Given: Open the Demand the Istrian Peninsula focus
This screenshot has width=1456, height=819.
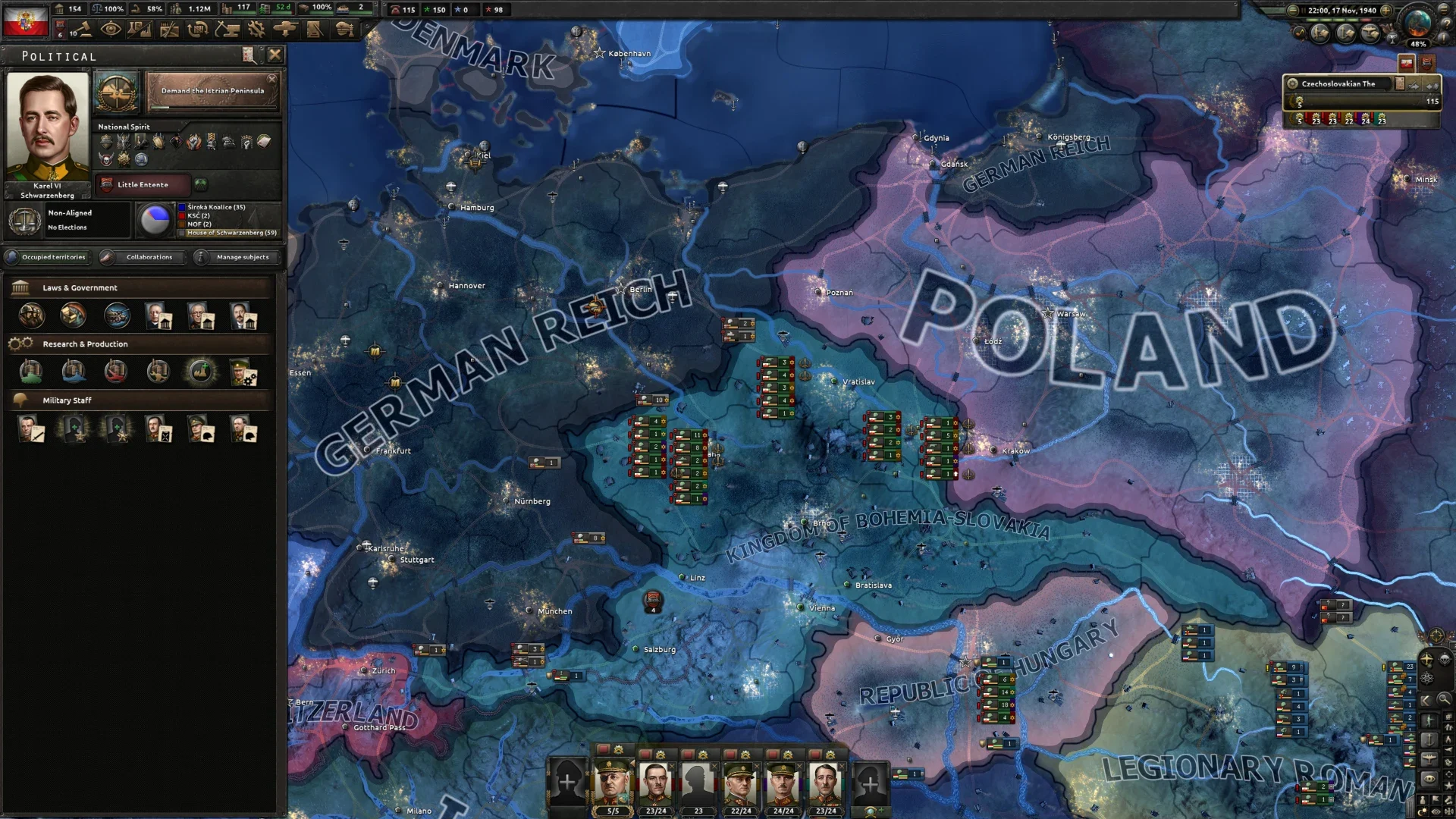Looking at the screenshot, I should (x=212, y=91).
